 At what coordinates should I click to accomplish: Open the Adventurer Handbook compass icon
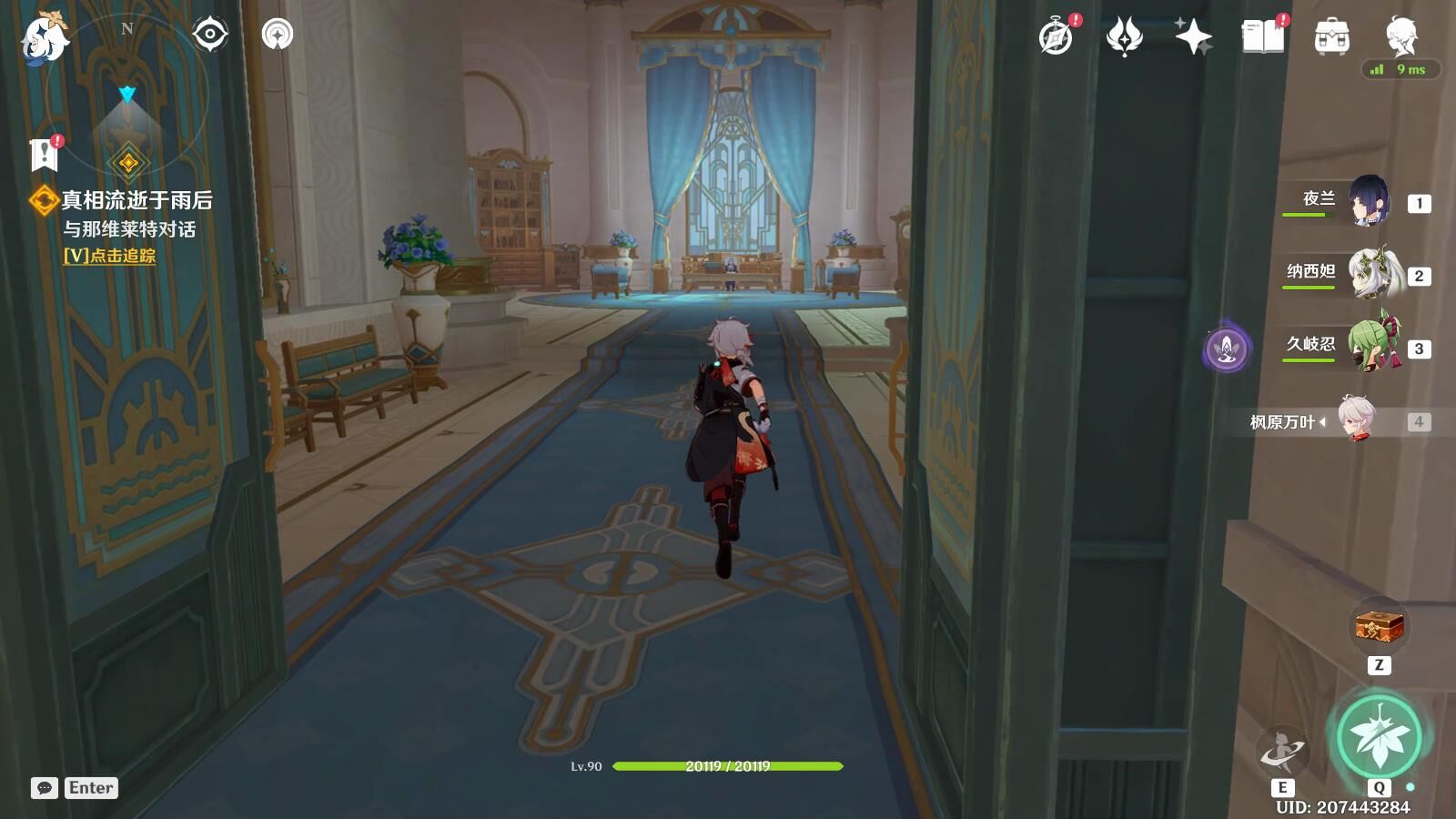[1057, 37]
